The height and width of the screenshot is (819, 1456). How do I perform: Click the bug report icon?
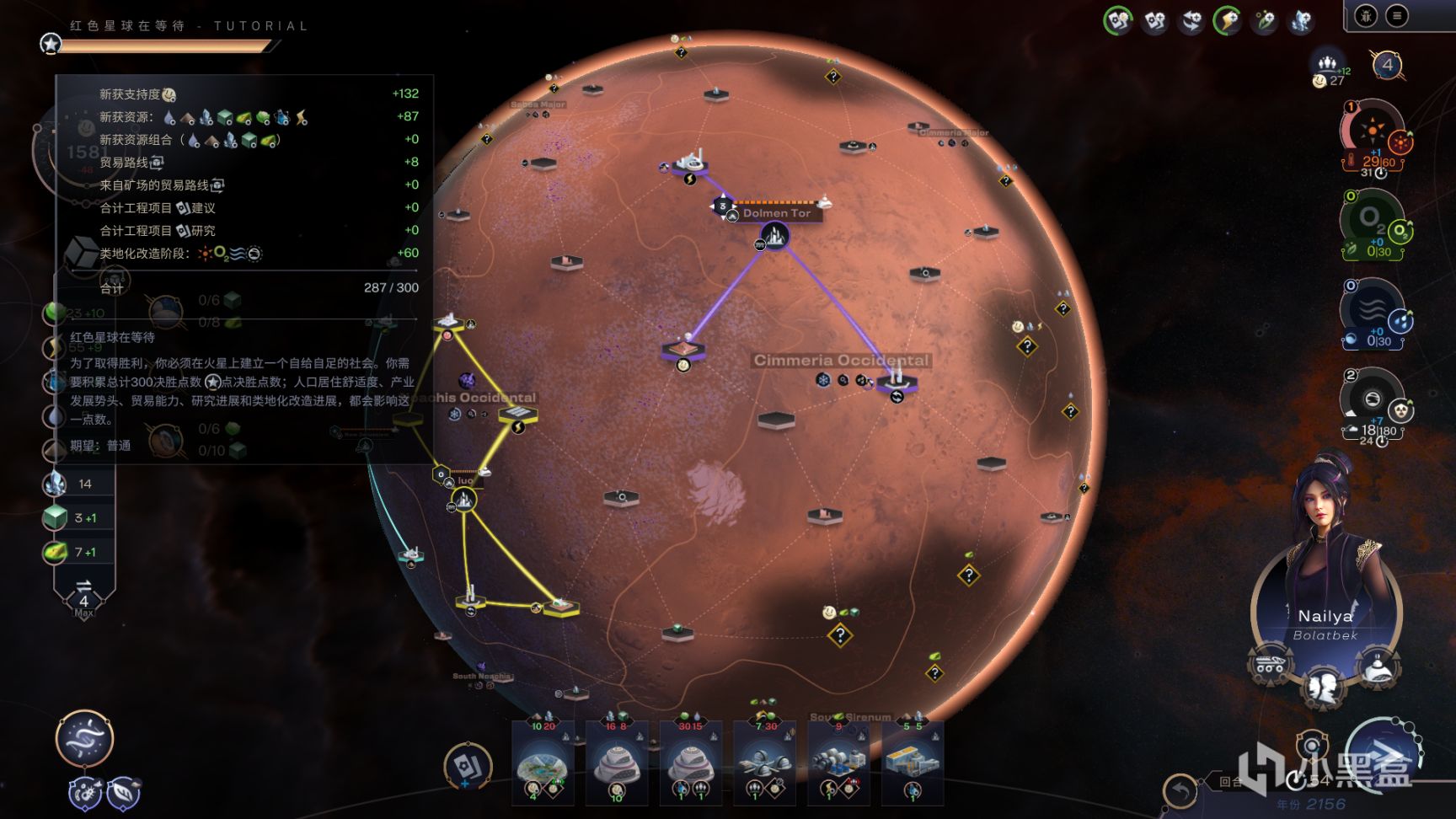[x=1366, y=15]
